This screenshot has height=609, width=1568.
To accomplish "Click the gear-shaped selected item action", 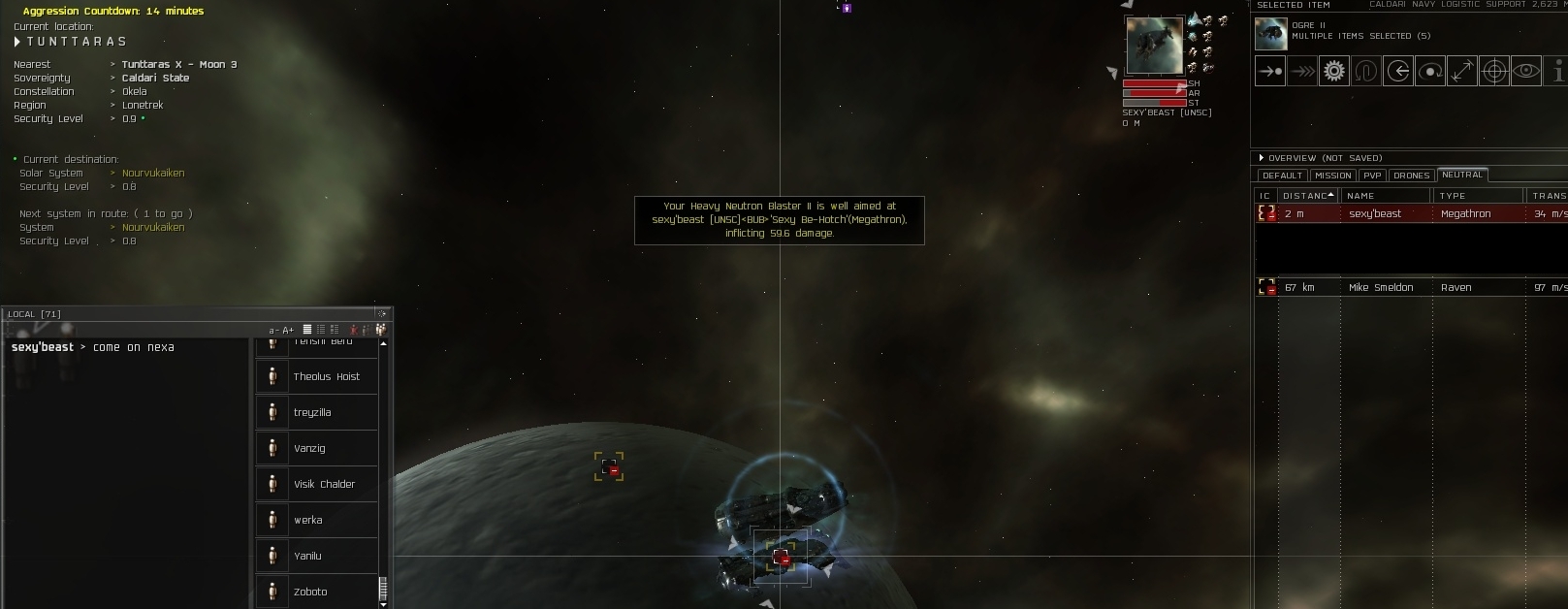I will point(1334,71).
